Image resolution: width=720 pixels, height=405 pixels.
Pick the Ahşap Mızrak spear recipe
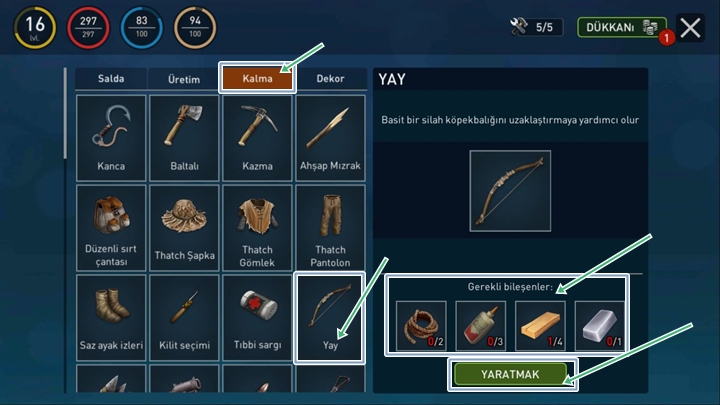330,138
